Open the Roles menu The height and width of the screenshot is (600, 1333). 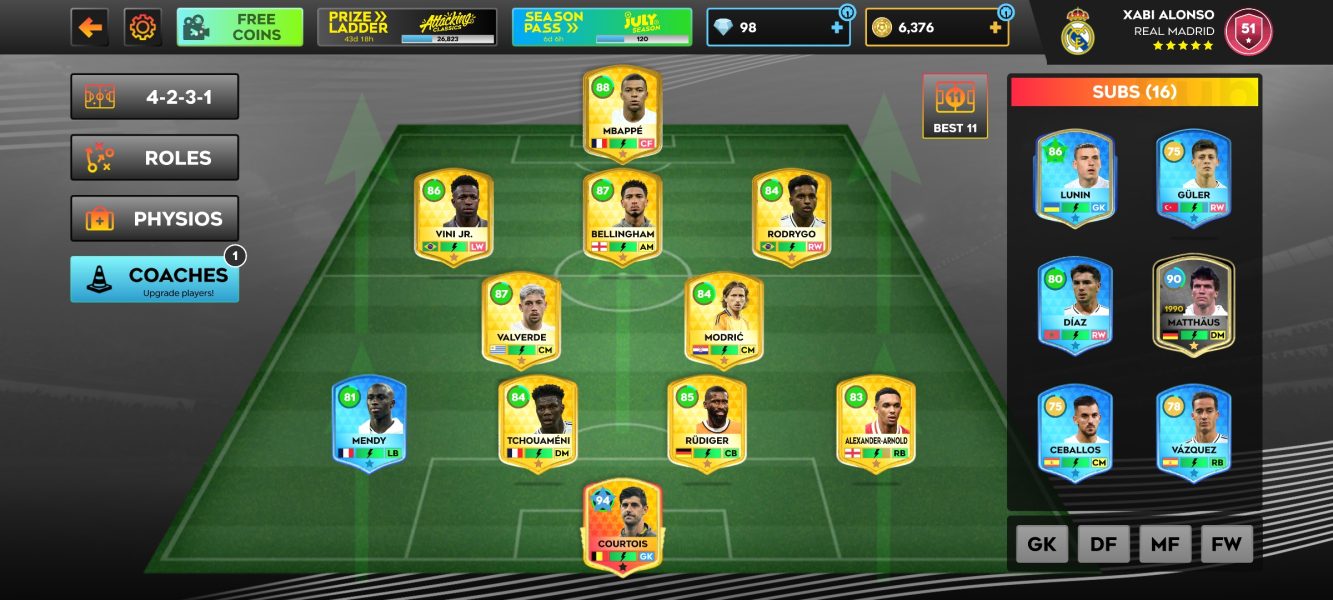click(x=154, y=158)
